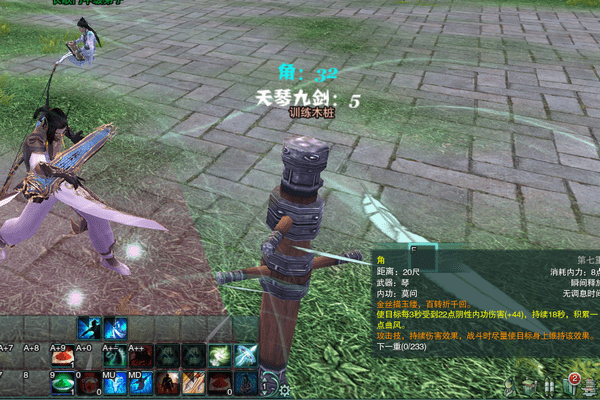The image size is (600, 400).
Task: Activate the skill bound to MU
Action: point(114,384)
